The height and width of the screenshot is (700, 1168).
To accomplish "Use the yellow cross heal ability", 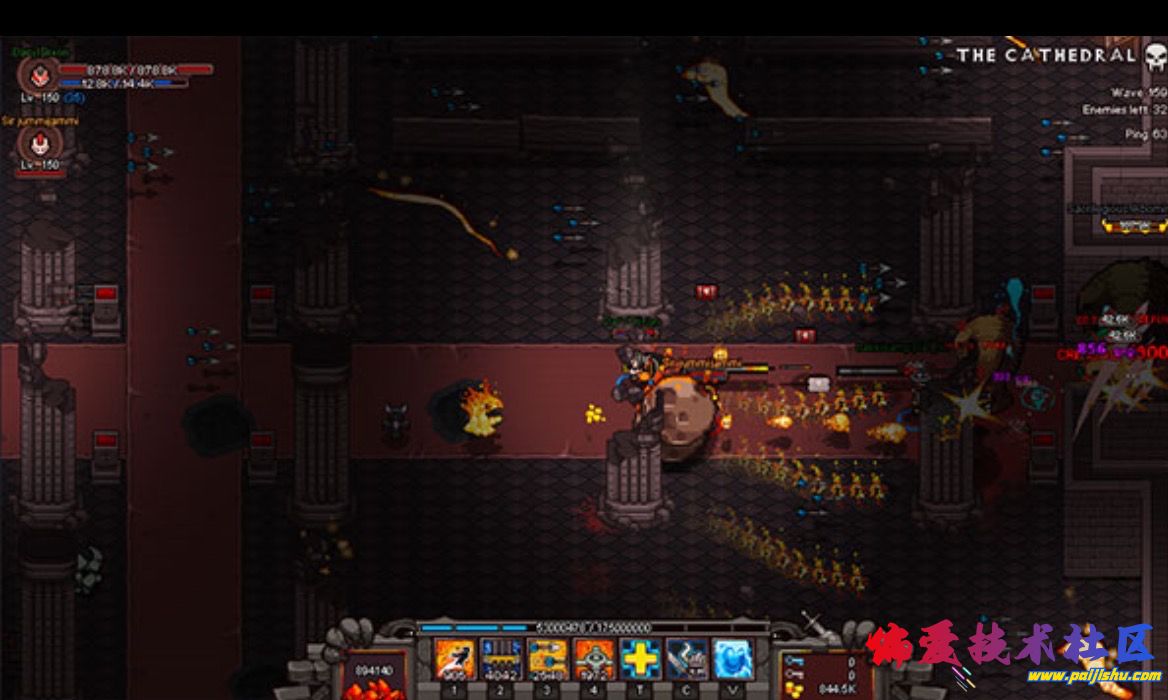I will click(640, 658).
